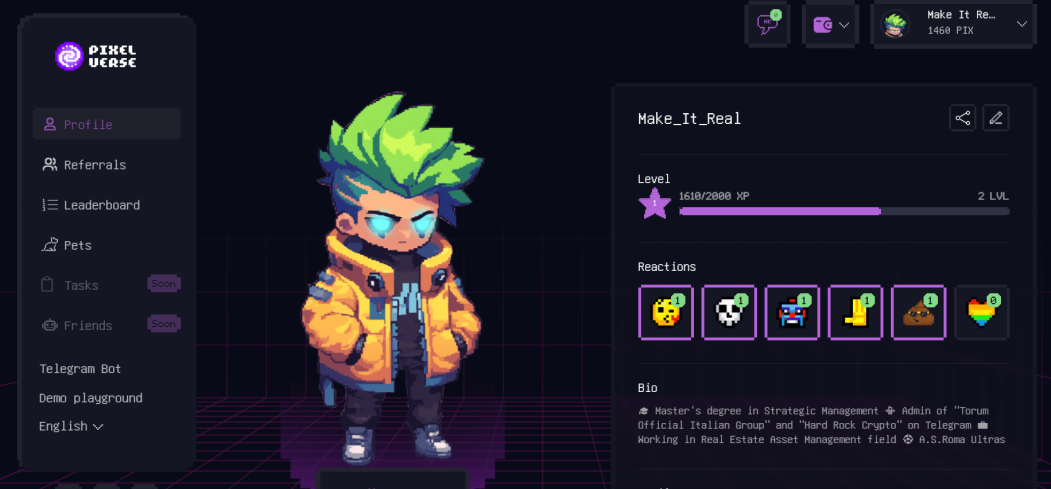Edit the profile with the pencil button
The width and height of the screenshot is (1051, 489).
(x=995, y=118)
